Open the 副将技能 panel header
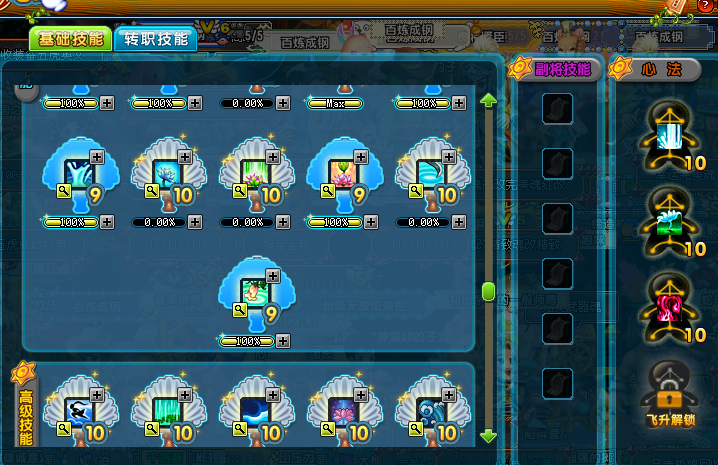This screenshot has width=718, height=465. pos(555,69)
